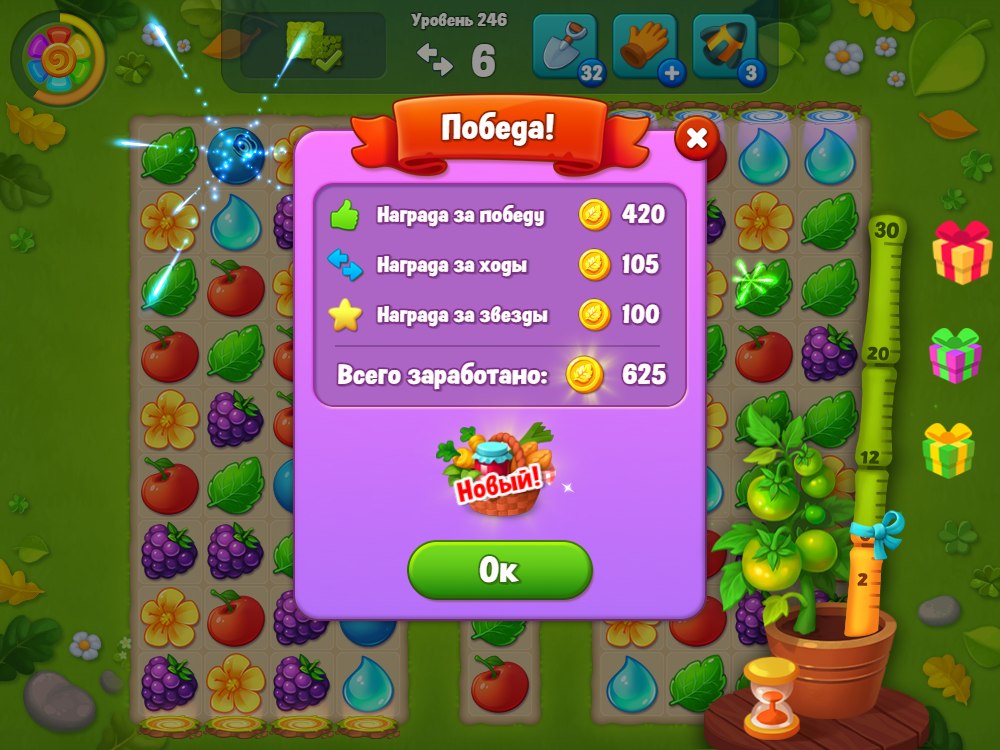Activate the rocket booster
Viewport: 1000px width, 750px height.
(x=724, y=47)
